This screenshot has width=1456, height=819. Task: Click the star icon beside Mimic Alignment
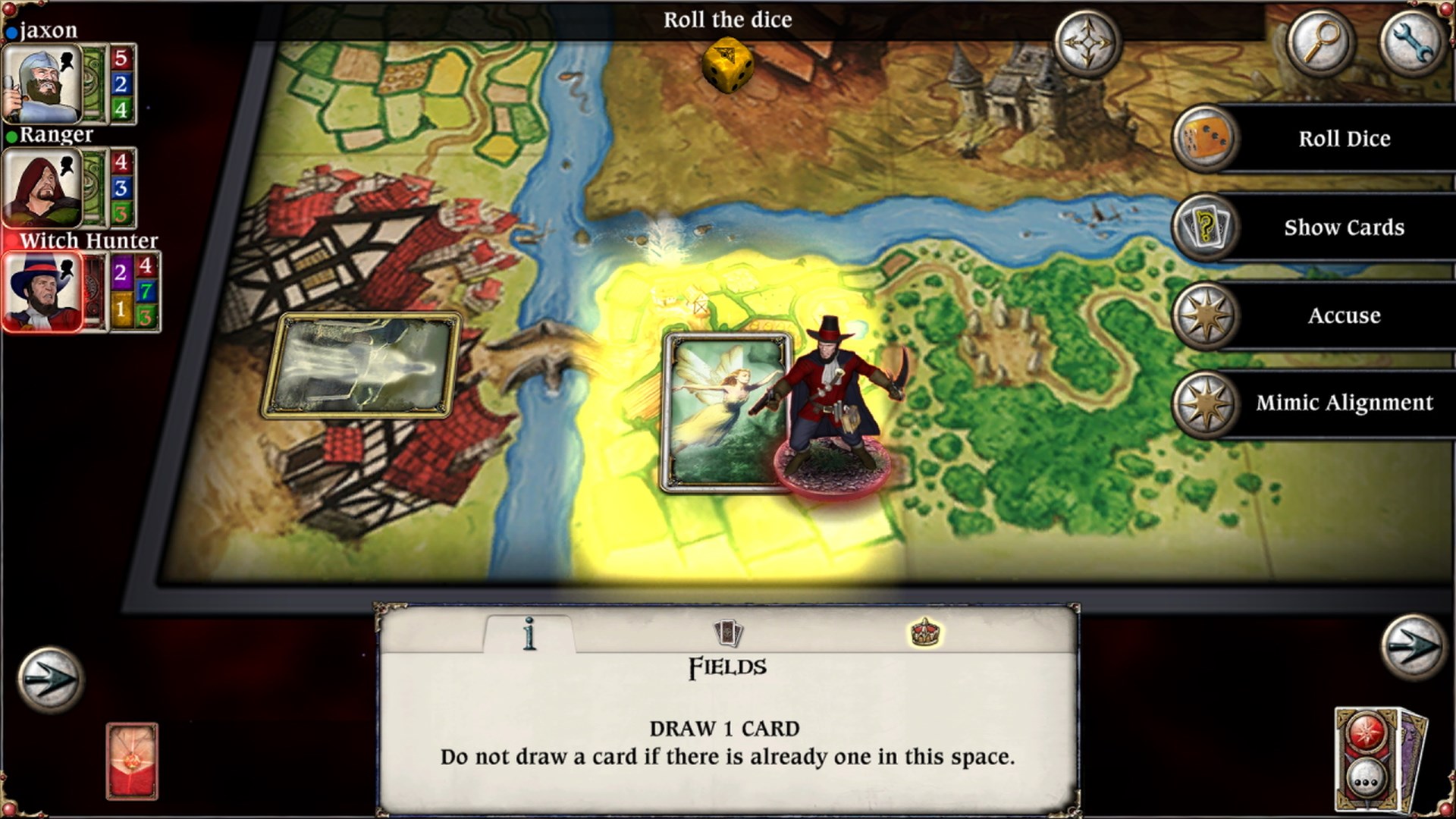point(1206,403)
